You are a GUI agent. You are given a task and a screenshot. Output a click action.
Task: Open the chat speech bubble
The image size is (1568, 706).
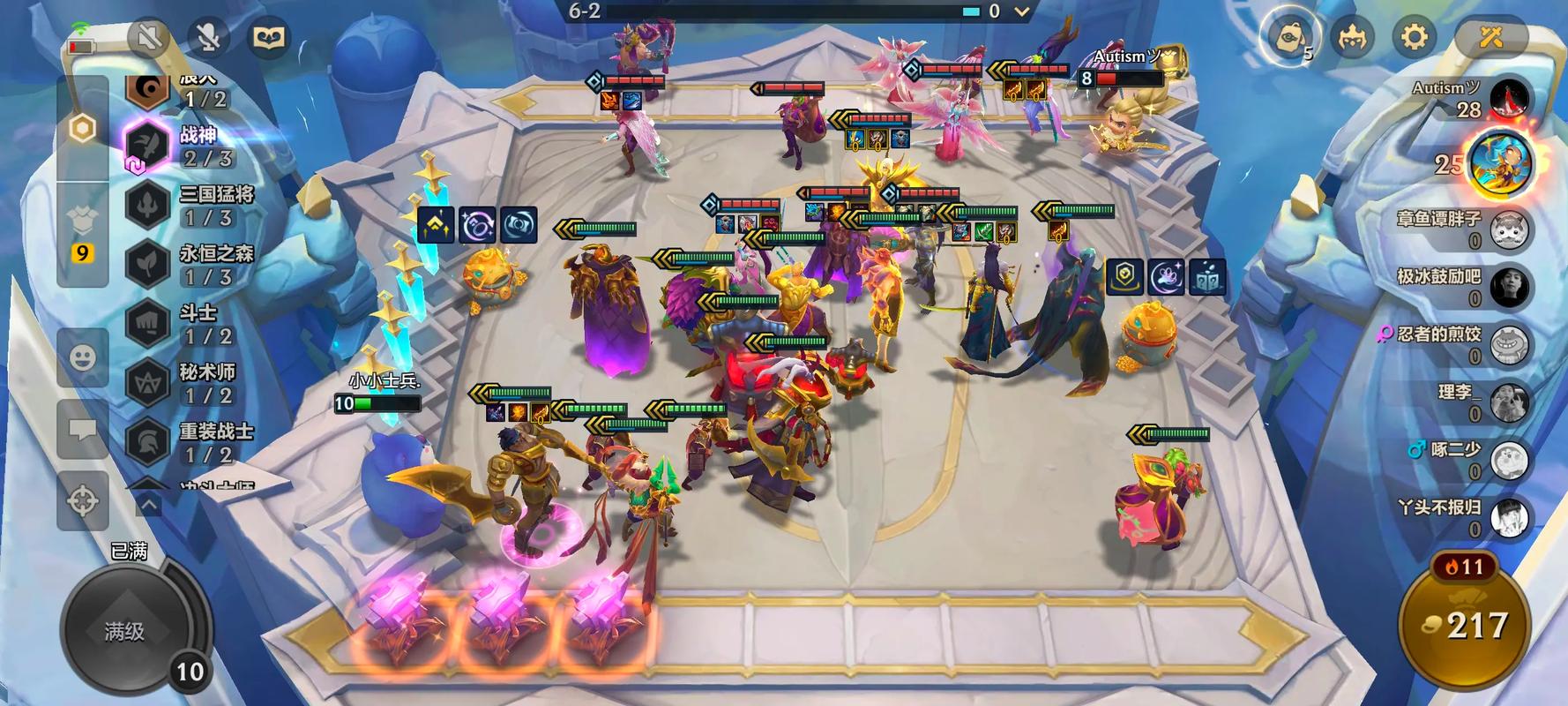tap(83, 430)
